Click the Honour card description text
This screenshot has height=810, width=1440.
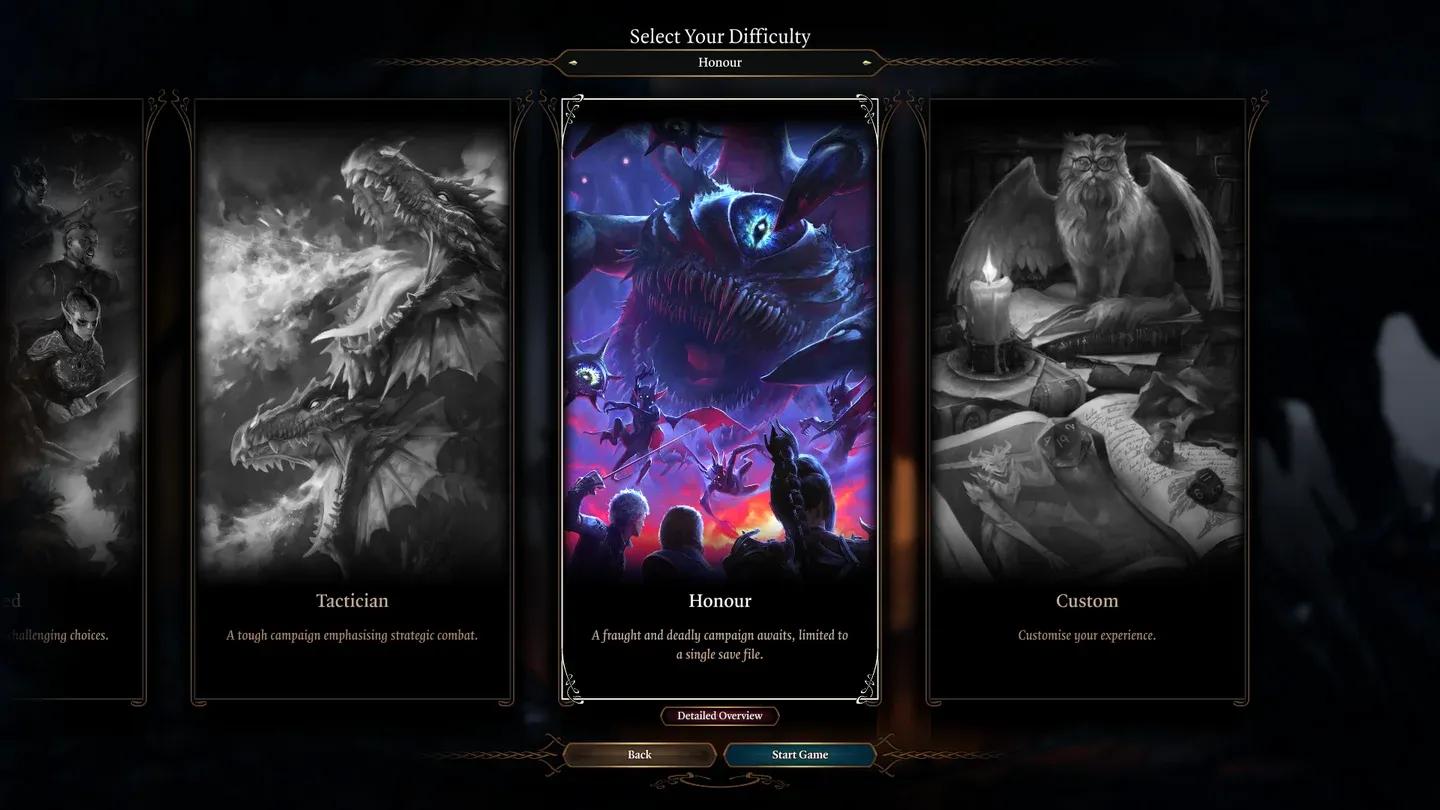pyautogui.click(x=719, y=644)
